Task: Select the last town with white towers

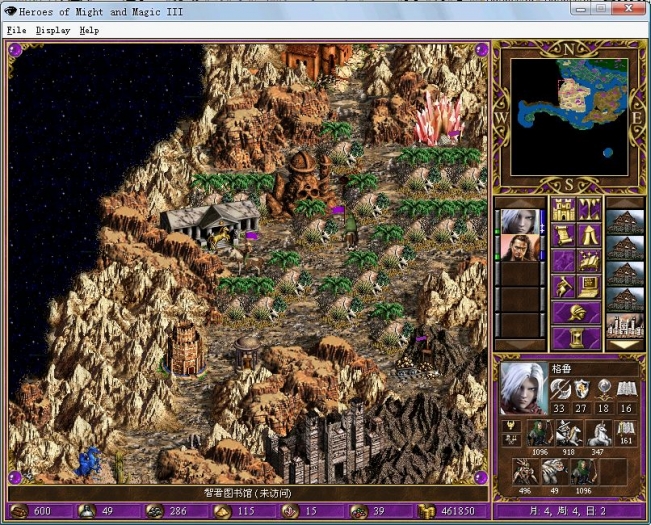Action: point(625,324)
